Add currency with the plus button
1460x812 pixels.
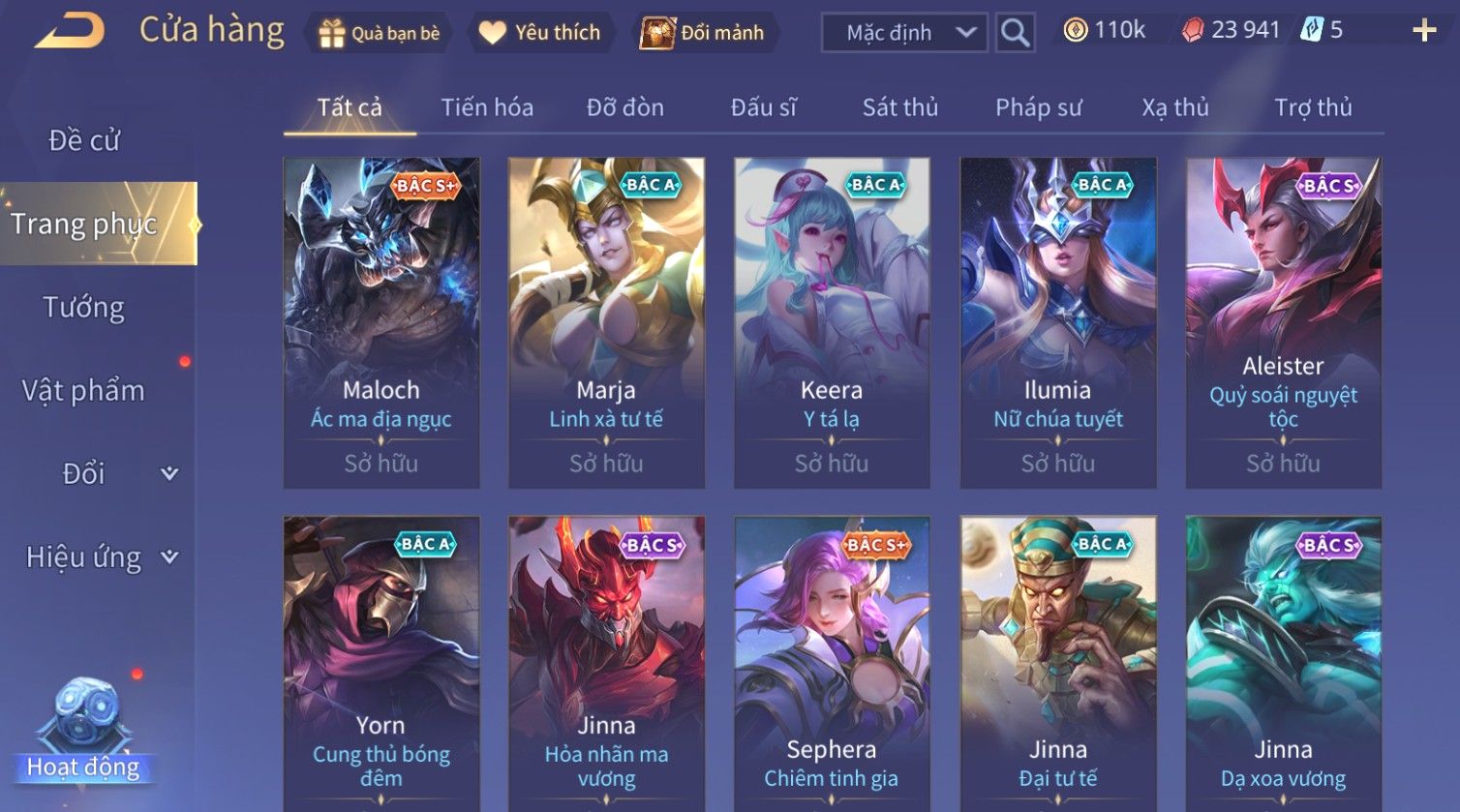click(x=1424, y=31)
